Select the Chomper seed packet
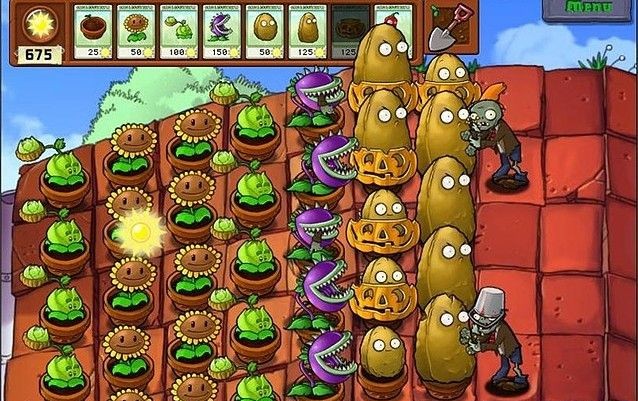The height and width of the screenshot is (401, 638). pyautogui.click(x=221, y=31)
